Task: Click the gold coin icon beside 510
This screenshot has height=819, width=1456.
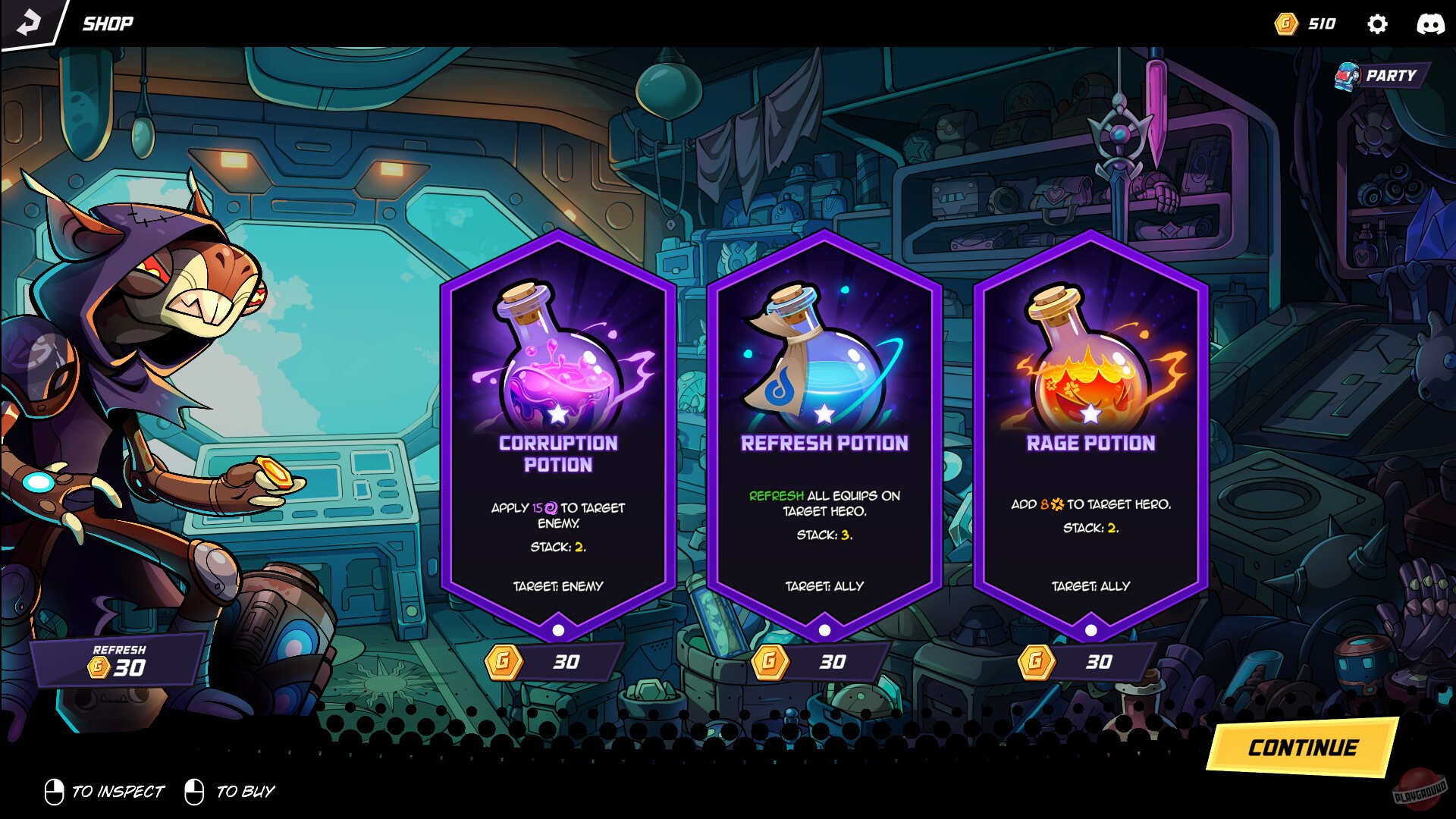Action: 1285,24
